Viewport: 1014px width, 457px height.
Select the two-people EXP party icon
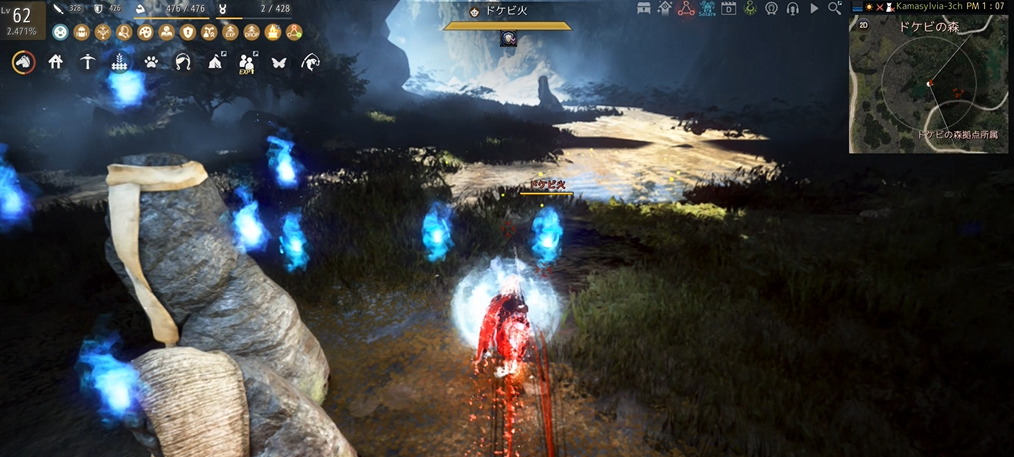point(247,63)
